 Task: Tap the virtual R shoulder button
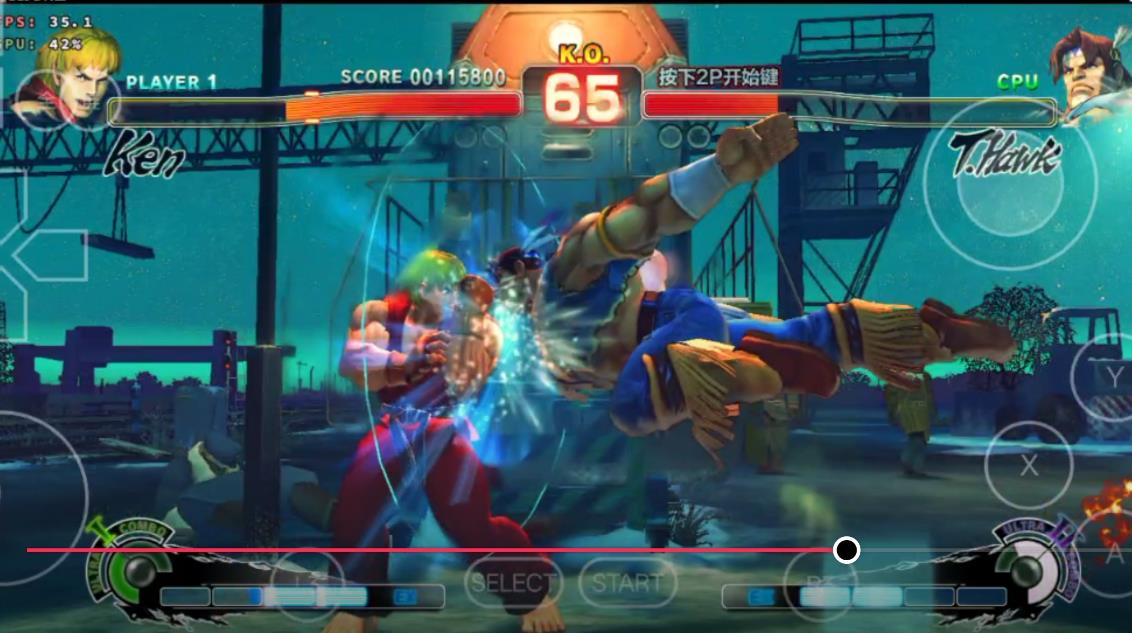(819, 580)
